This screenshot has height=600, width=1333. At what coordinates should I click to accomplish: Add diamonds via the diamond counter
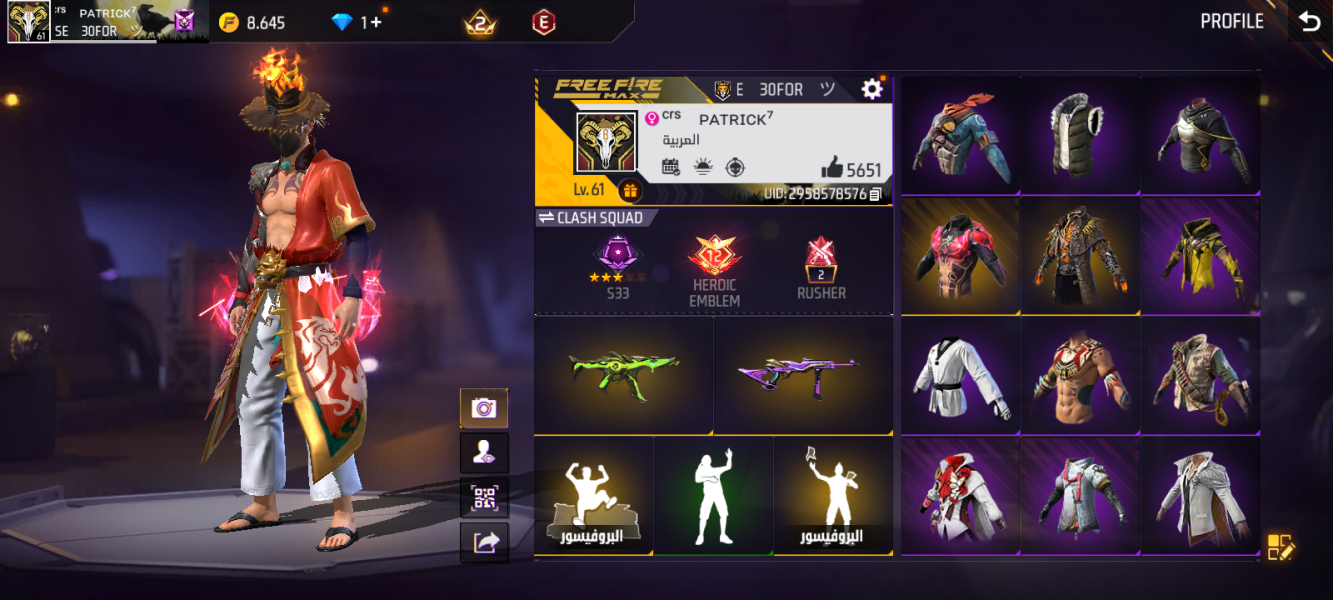(x=357, y=22)
